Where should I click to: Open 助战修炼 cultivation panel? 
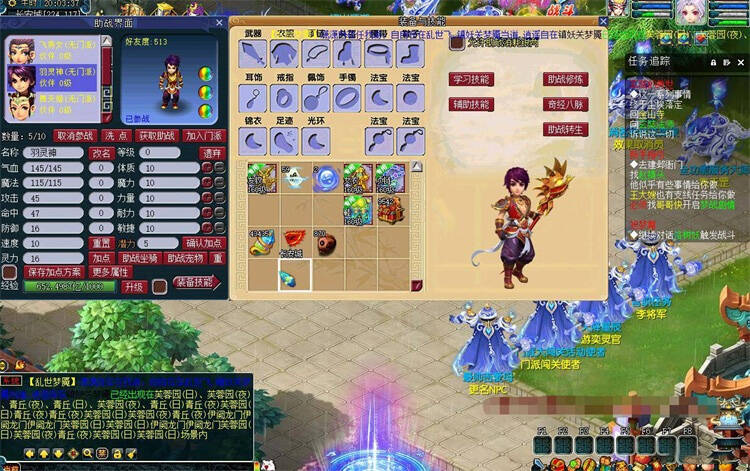pos(566,80)
